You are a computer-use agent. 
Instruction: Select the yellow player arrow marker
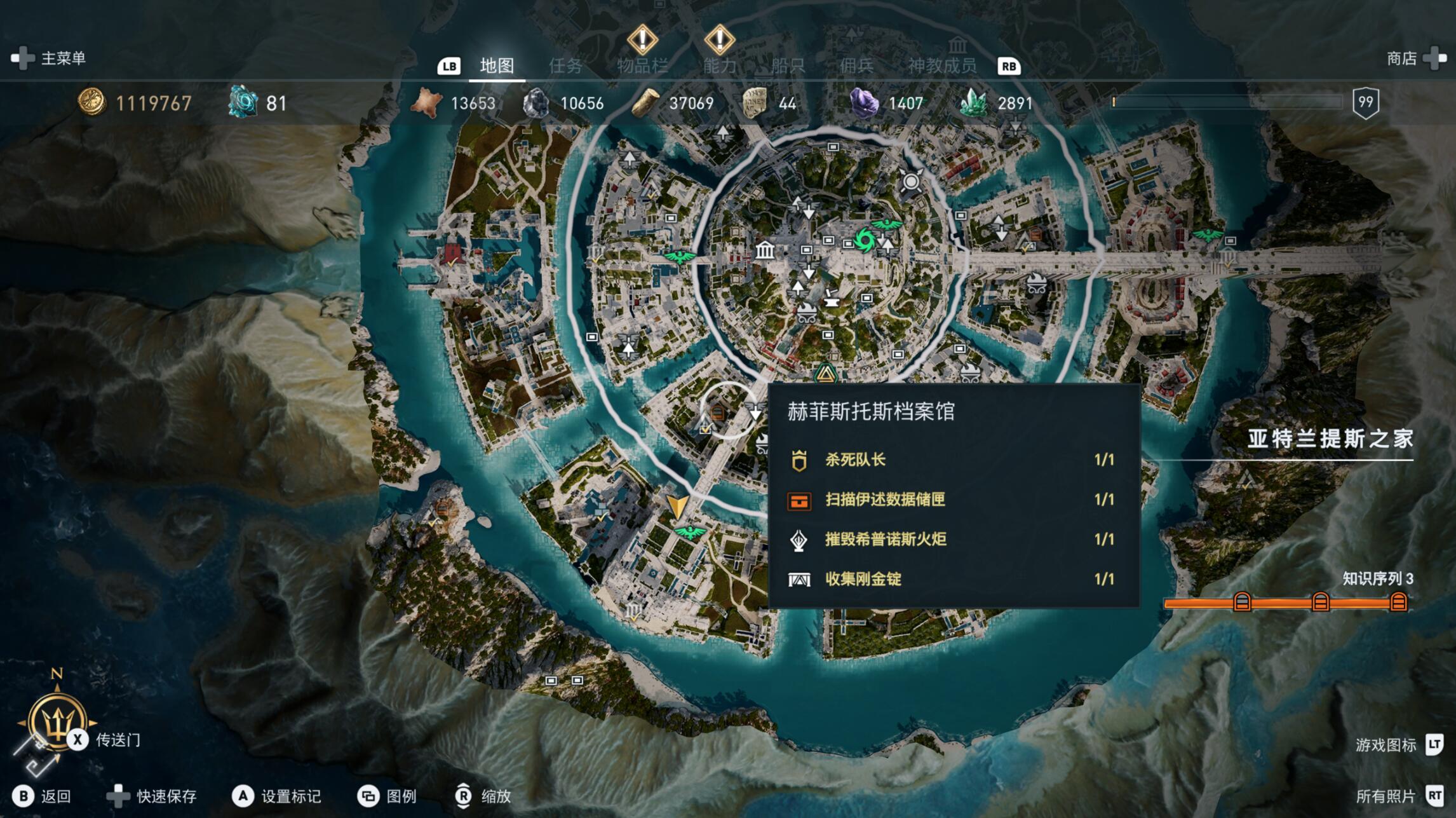[x=677, y=507]
